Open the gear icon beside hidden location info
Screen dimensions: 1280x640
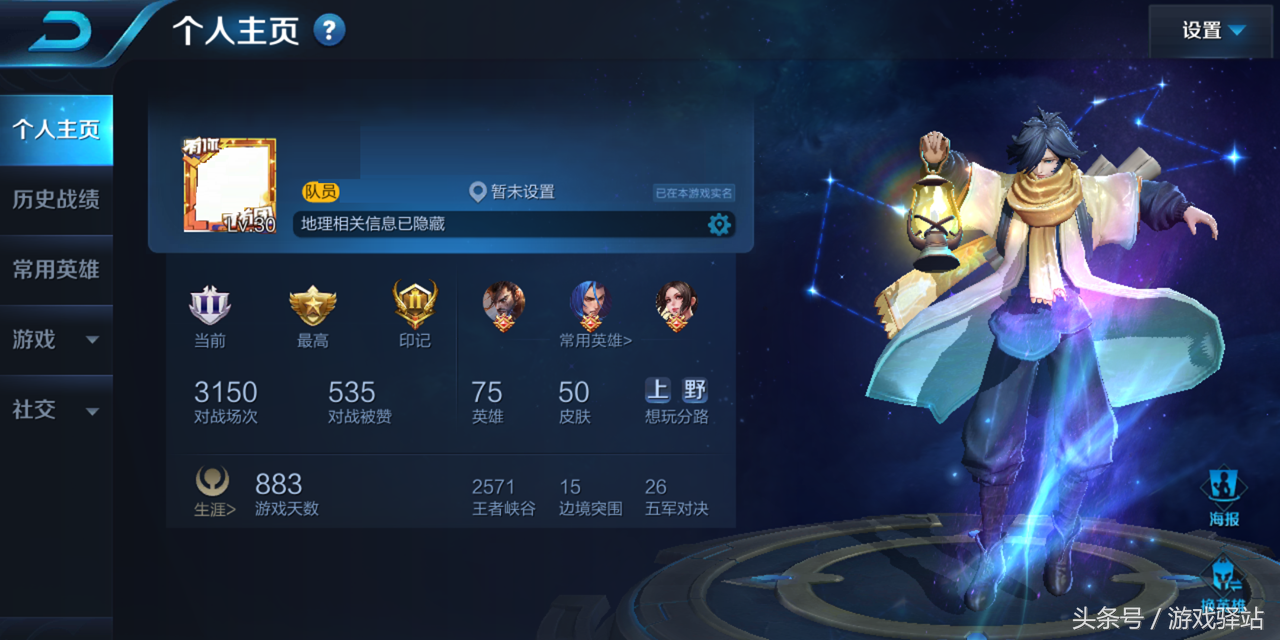719,224
